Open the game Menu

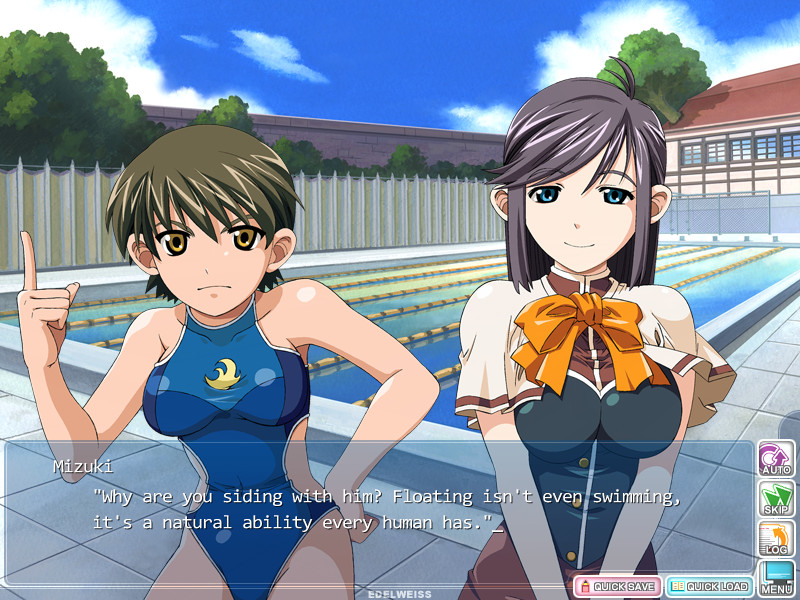tap(776, 577)
